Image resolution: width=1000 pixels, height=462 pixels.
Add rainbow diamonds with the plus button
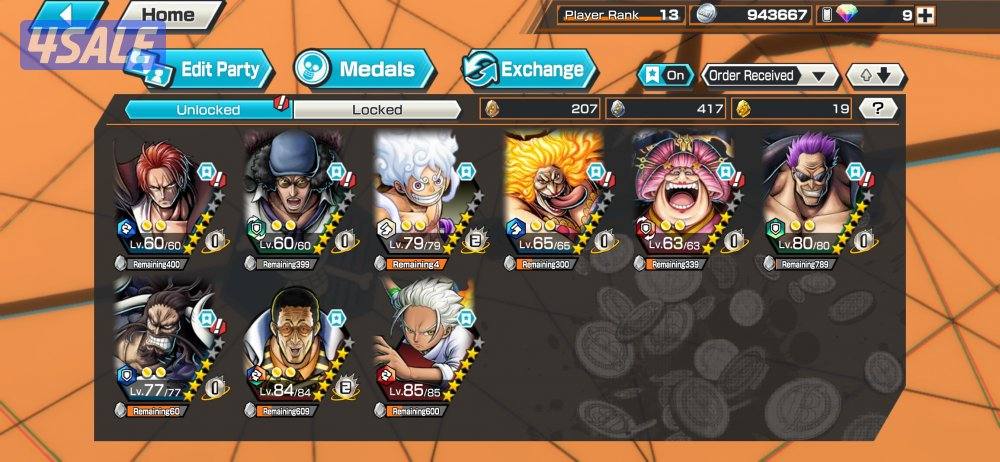pos(925,15)
